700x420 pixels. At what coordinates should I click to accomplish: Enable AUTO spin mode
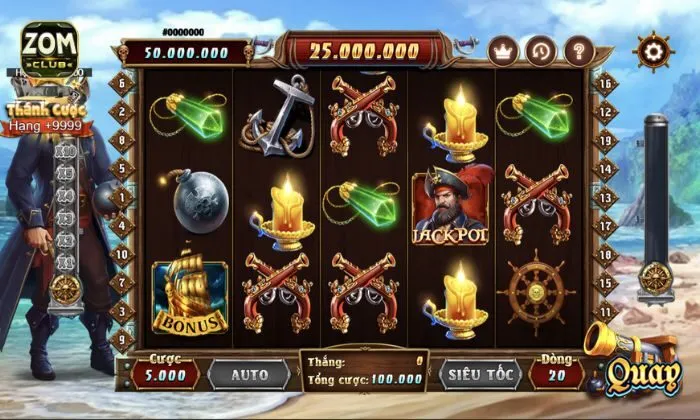[250, 375]
